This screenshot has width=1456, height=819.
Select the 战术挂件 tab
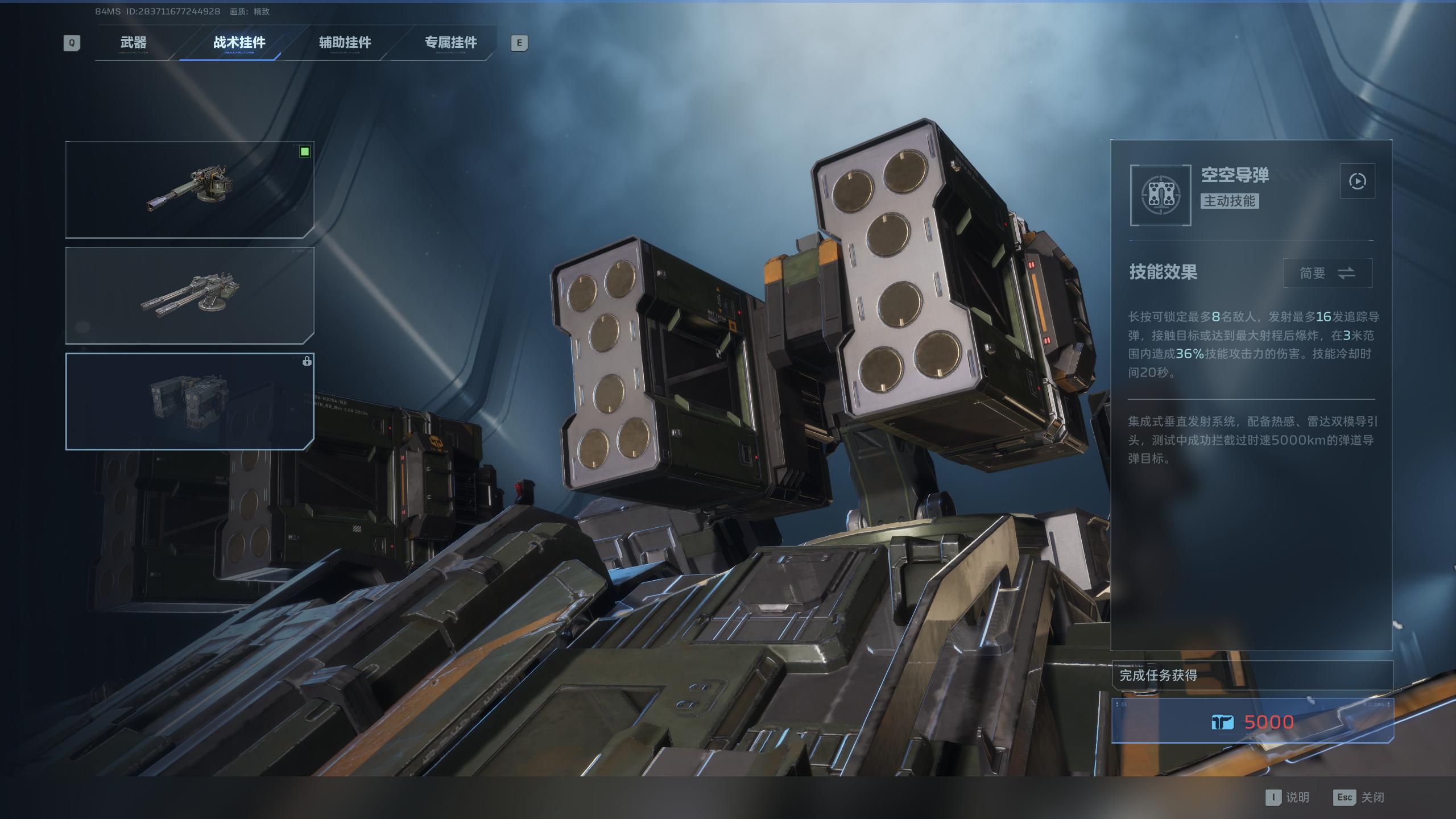[239, 43]
